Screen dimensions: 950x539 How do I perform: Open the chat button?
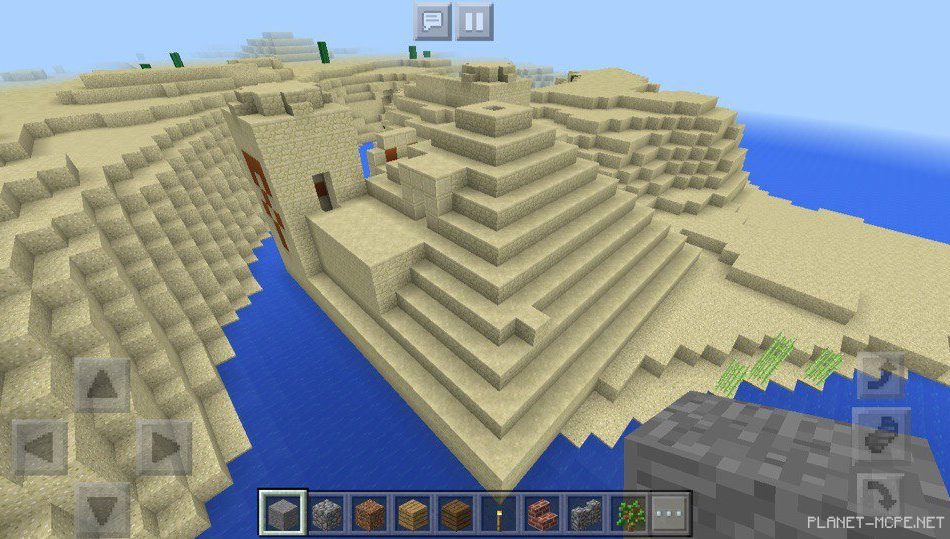tap(432, 20)
